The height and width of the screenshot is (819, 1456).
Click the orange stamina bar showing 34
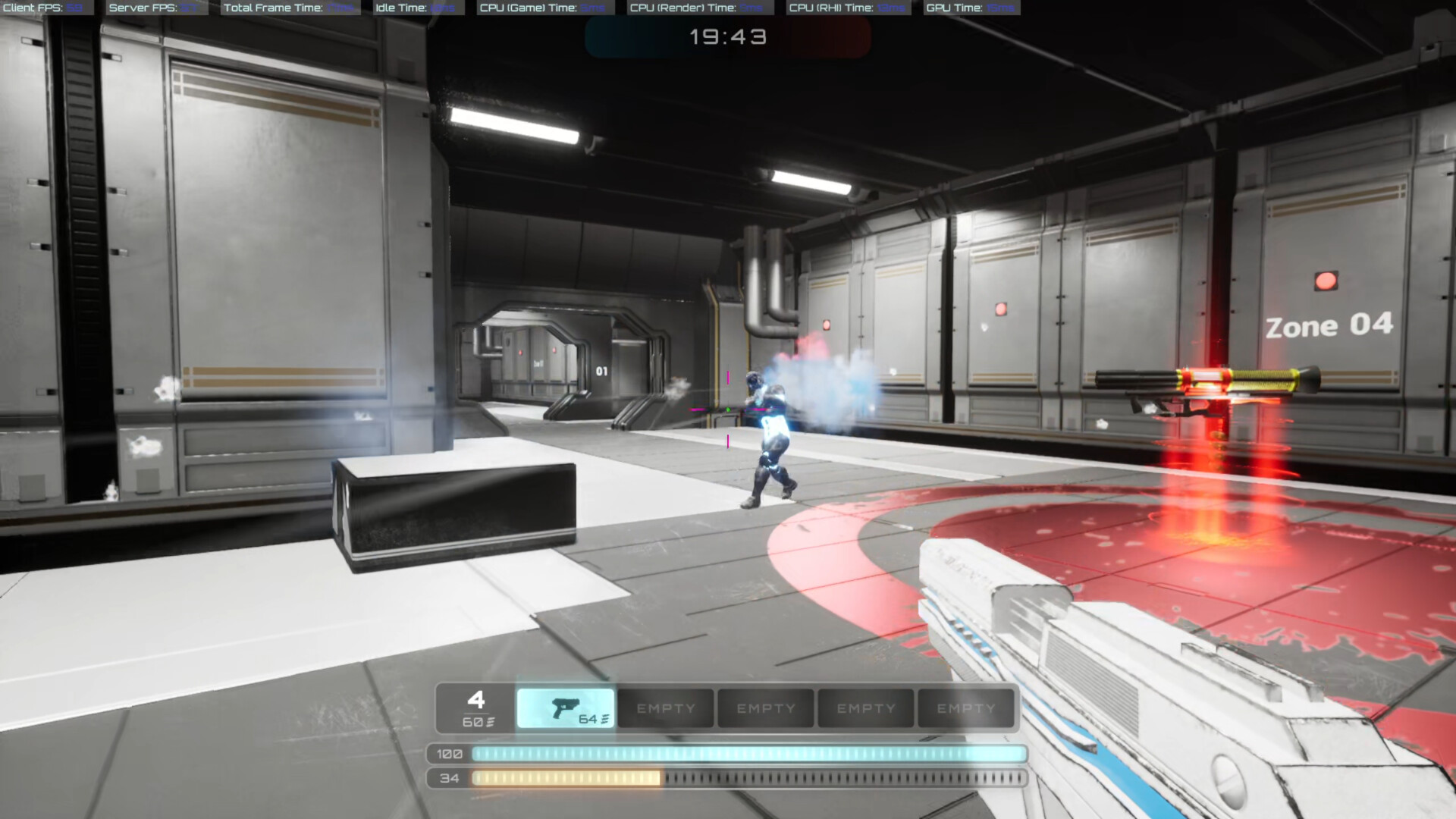pos(569,778)
